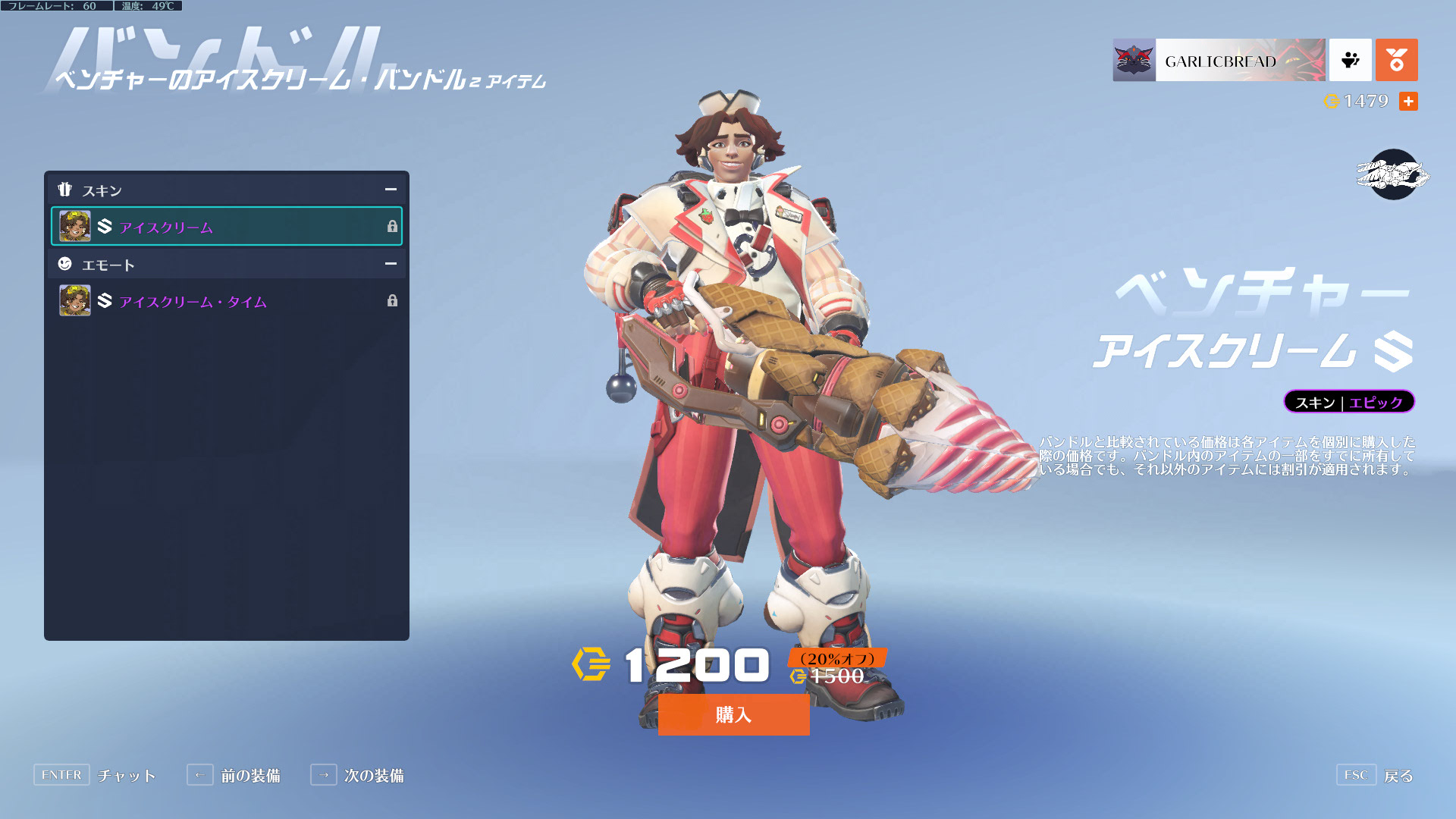Click the round weapon preview icon

[x=1393, y=175]
